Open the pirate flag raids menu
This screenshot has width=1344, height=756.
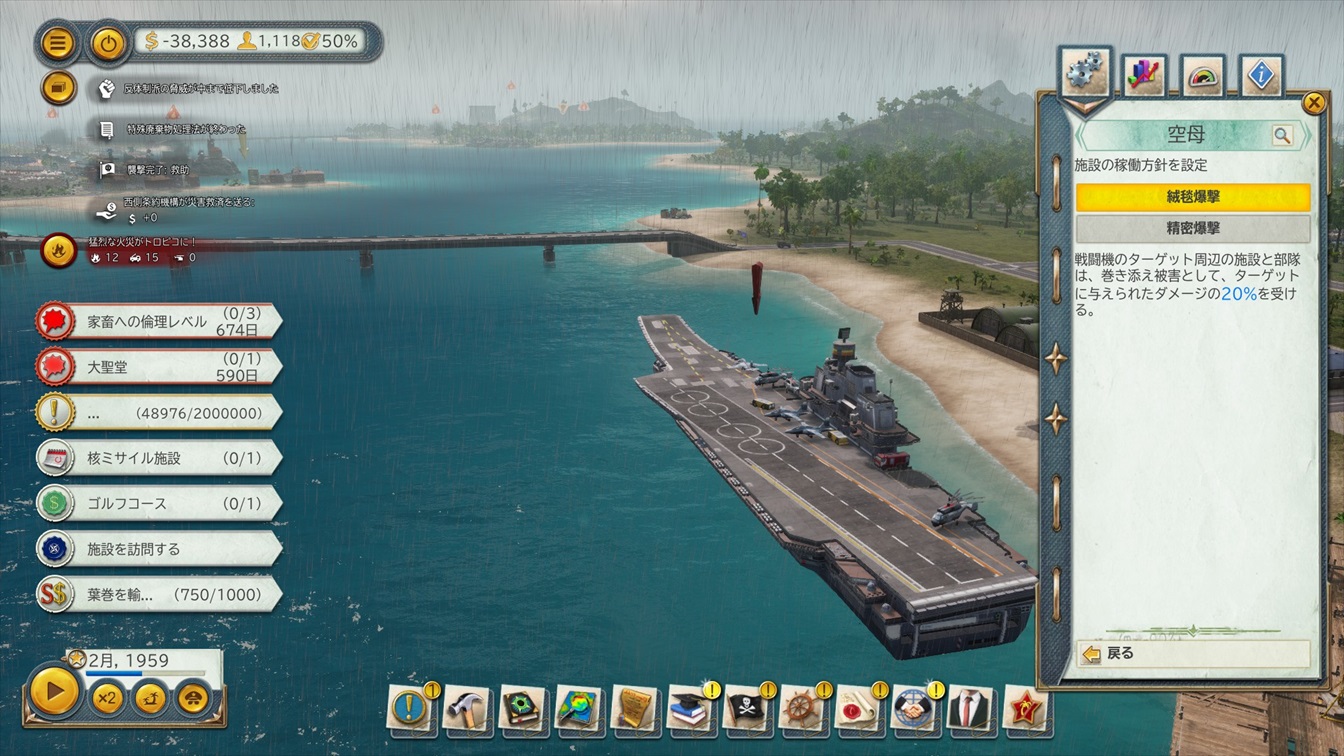[x=745, y=709]
